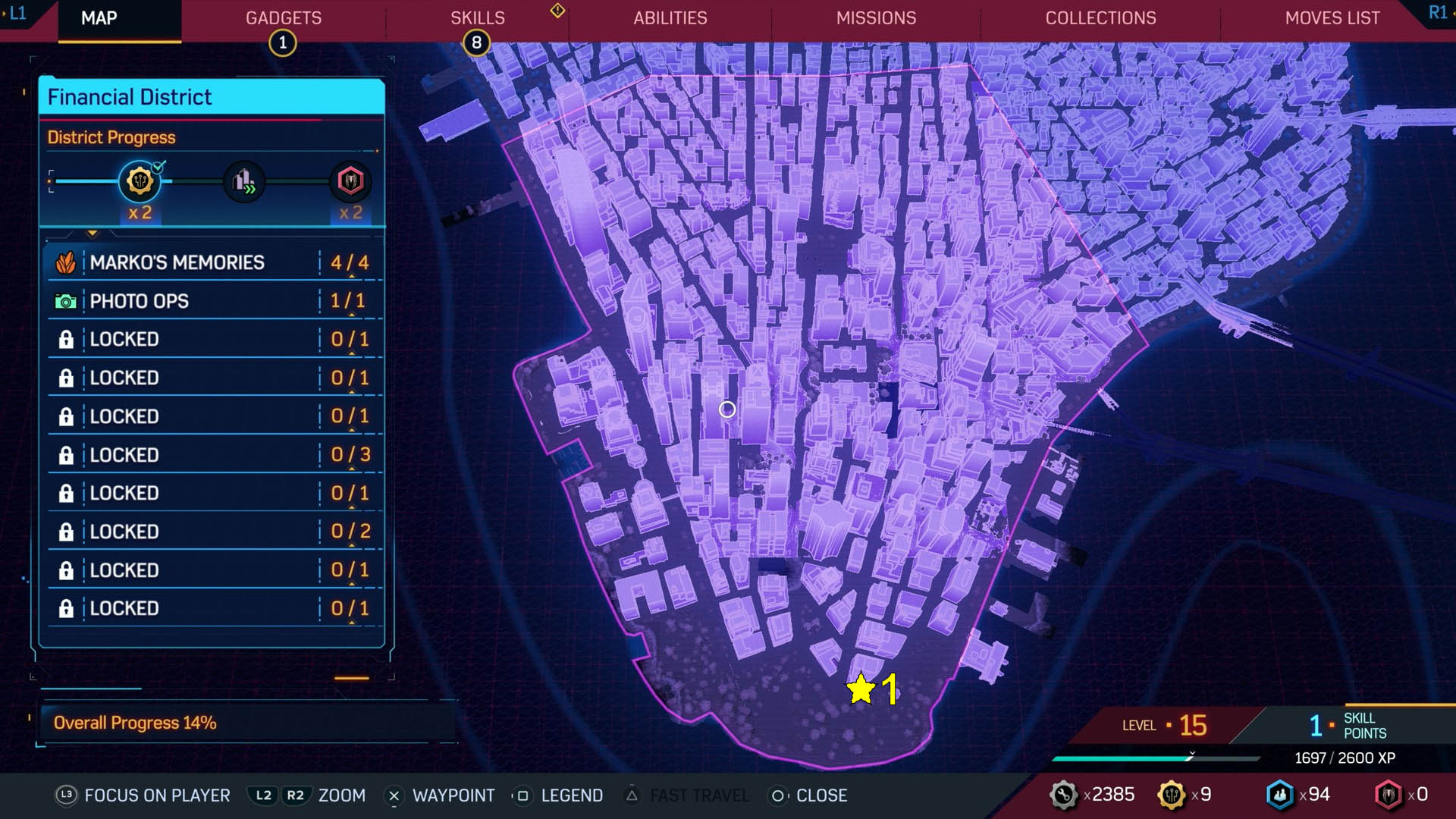Click the Tech Parts gear icon in District Progress
This screenshot has height=819, width=1456.
(138, 181)
